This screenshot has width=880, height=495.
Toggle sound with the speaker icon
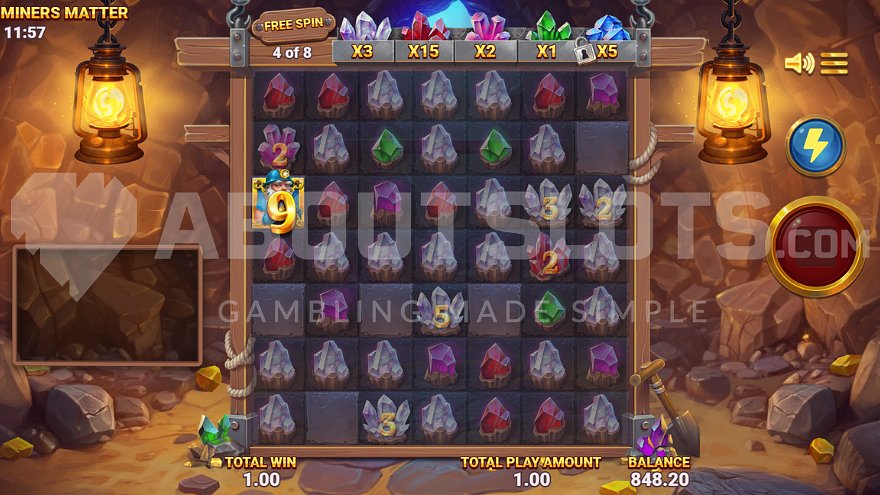[798, 64]
